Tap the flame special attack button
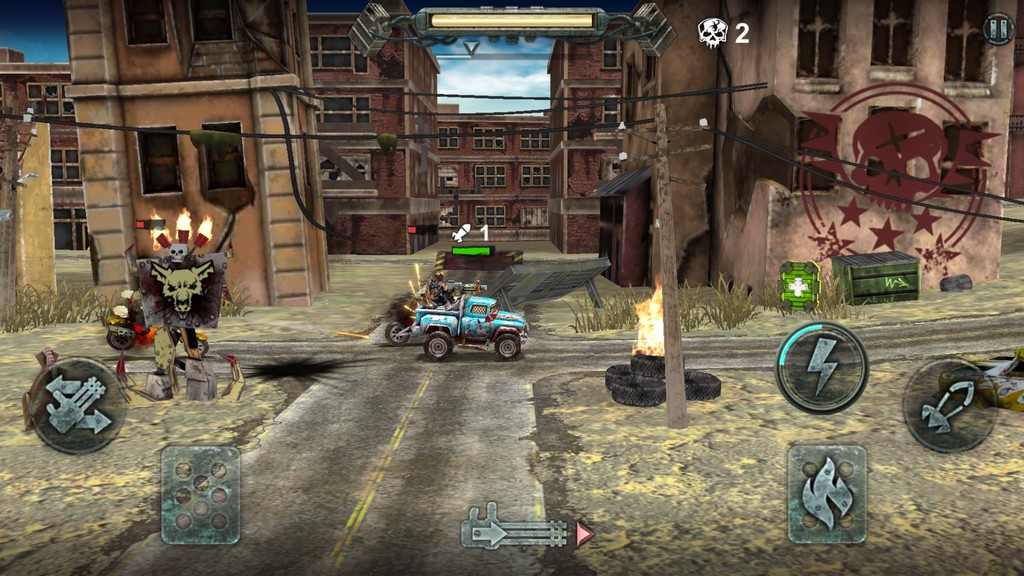The width and height of the screenshot is (1024, 576). pos(826,494)
